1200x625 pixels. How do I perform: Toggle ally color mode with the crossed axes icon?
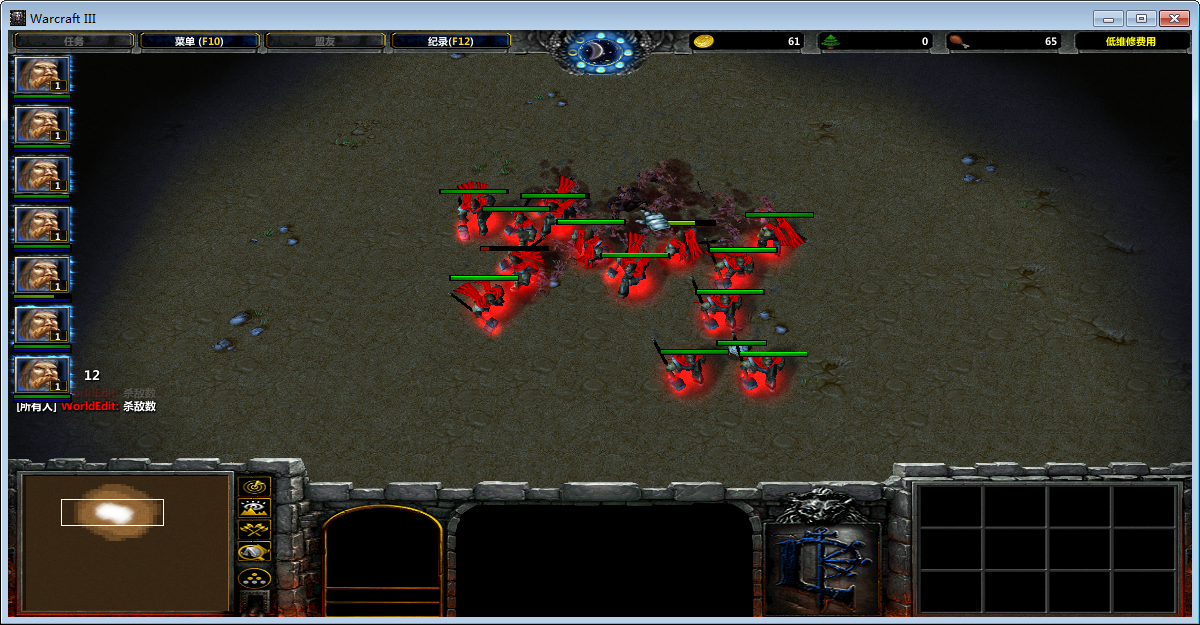(255, 530)
